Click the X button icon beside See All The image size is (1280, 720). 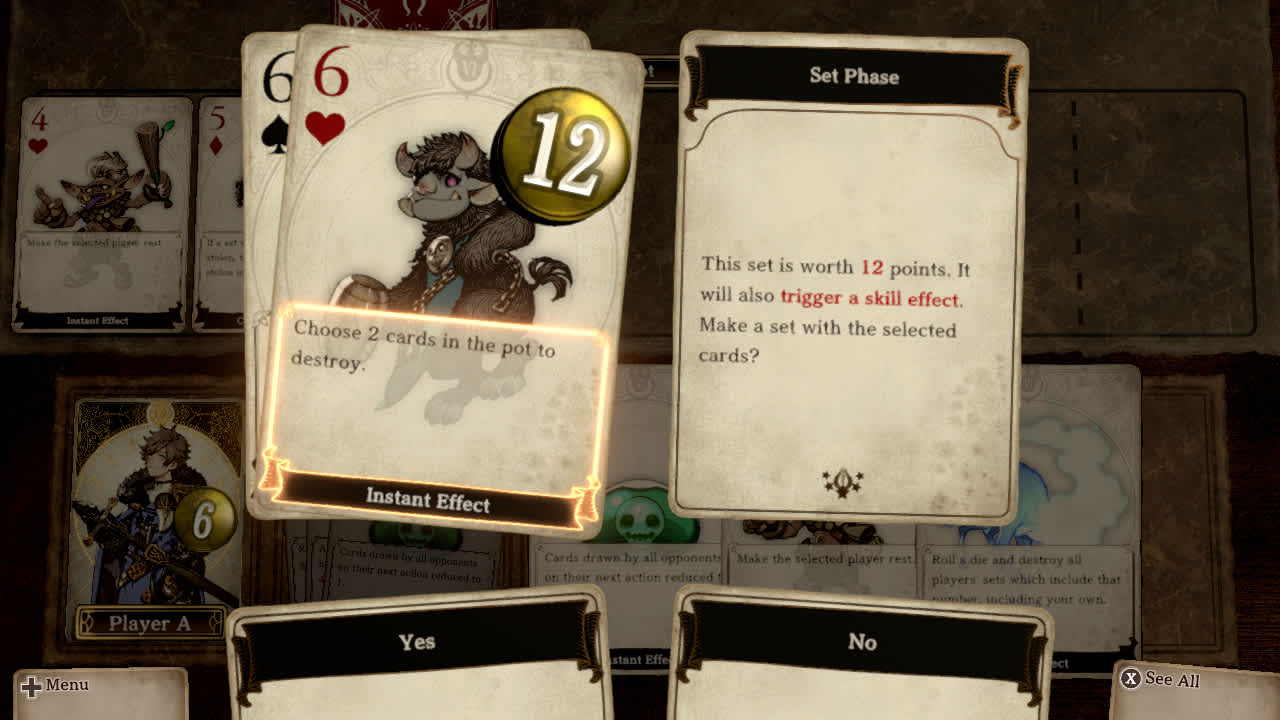pos(1131,680)
